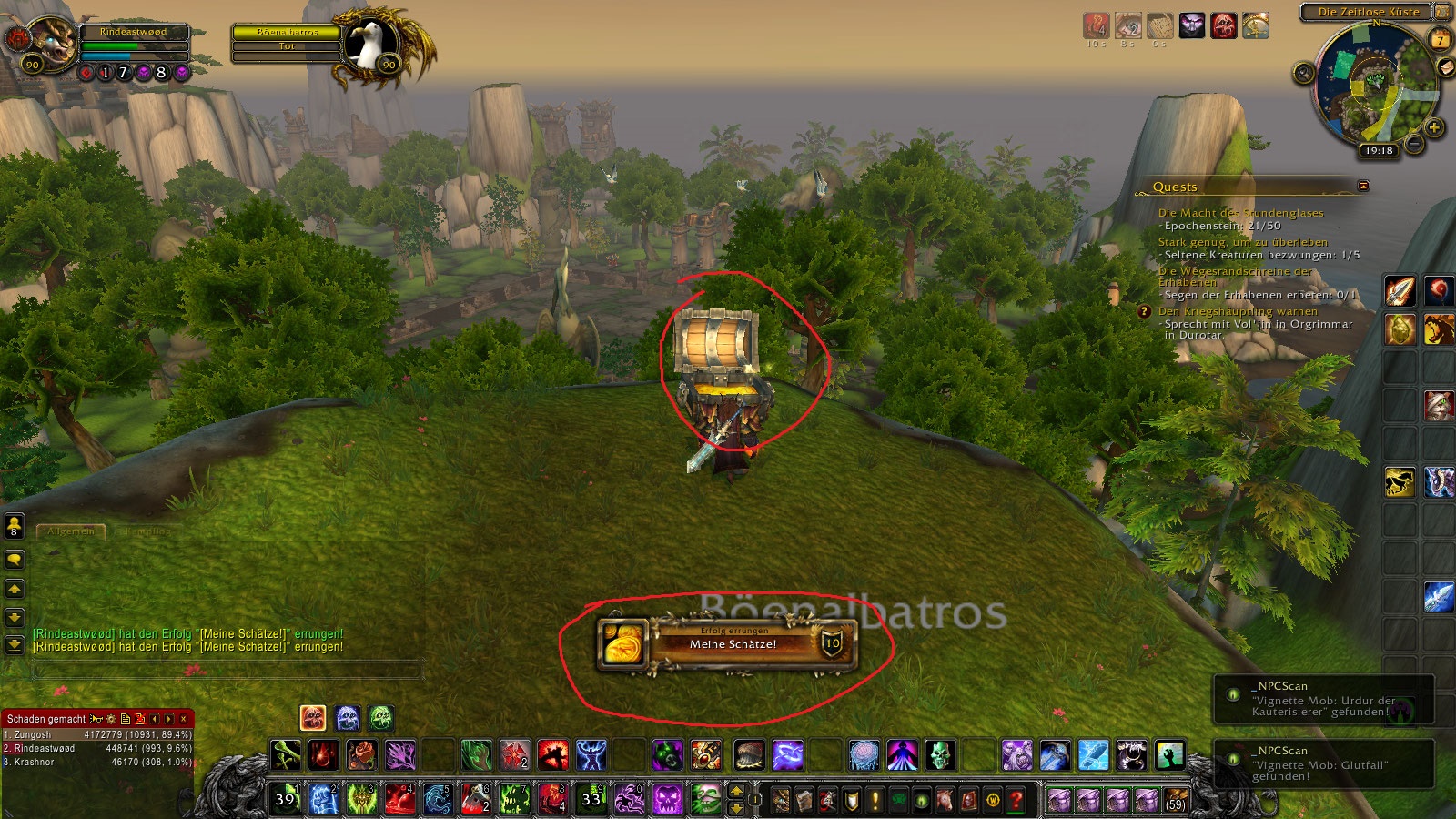Select quest 'Die Macht des Stundenglases'
The width and height of the screenshot is (1456, 819).
pos(1240,213)
